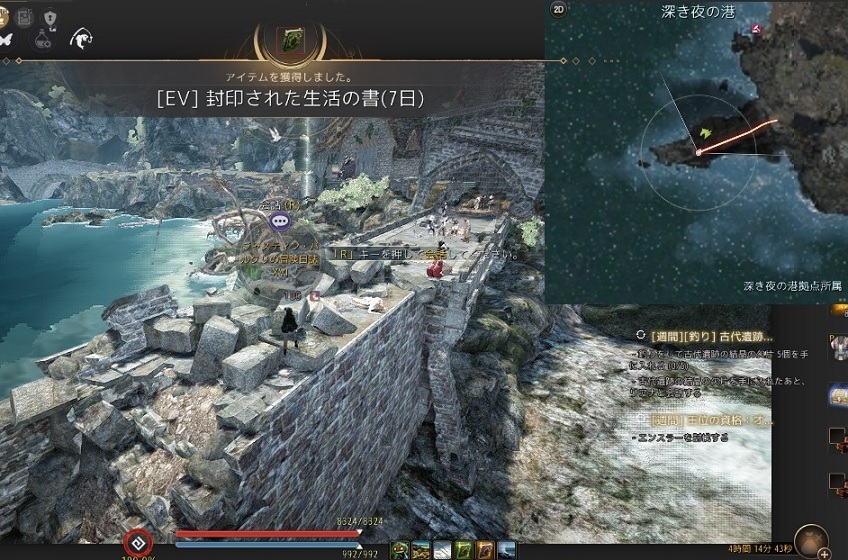Toggle the minimap 2D view button
848x560 pixels.
point(559,11)
